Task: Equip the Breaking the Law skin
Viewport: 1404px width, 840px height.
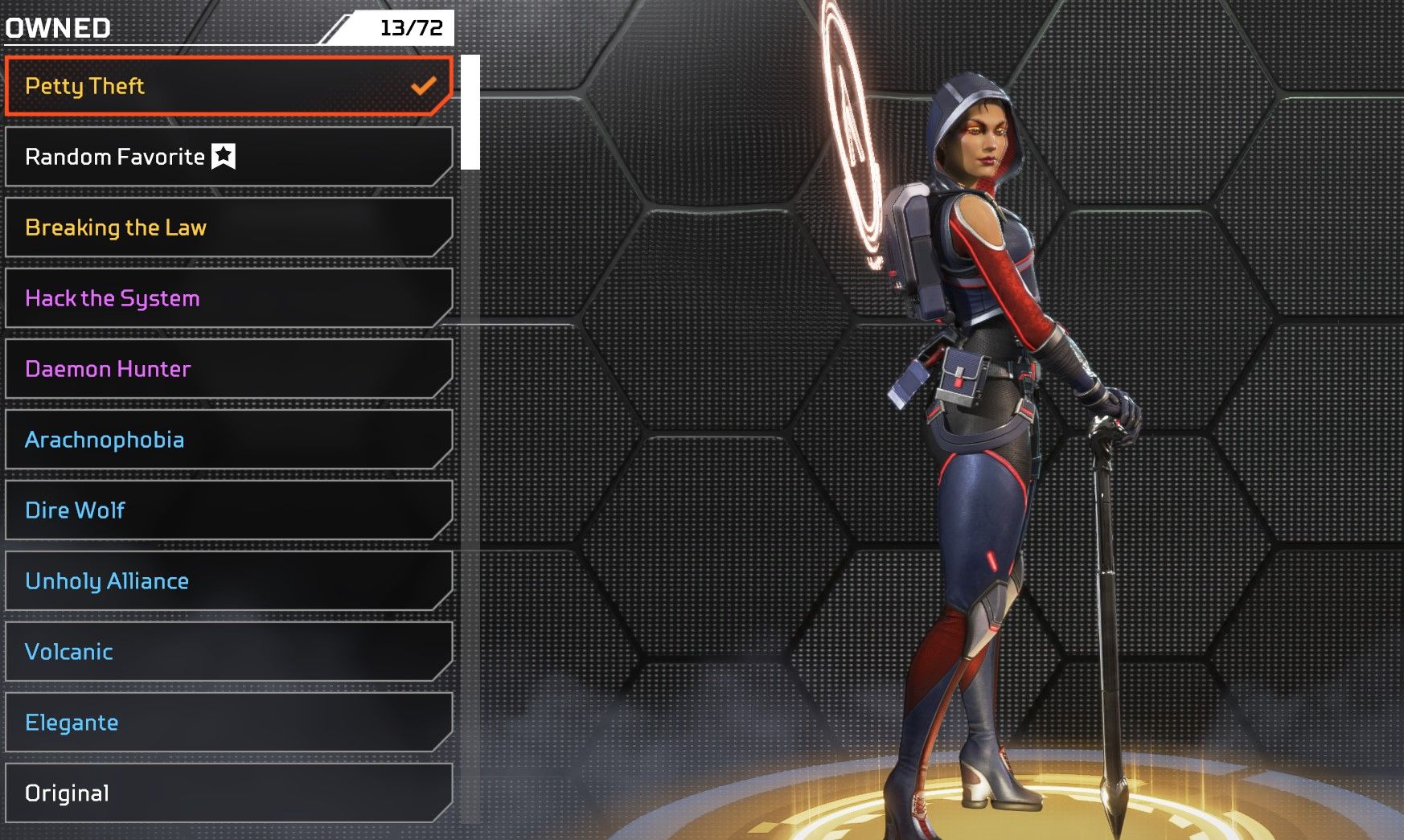Action: pos(228,227)
